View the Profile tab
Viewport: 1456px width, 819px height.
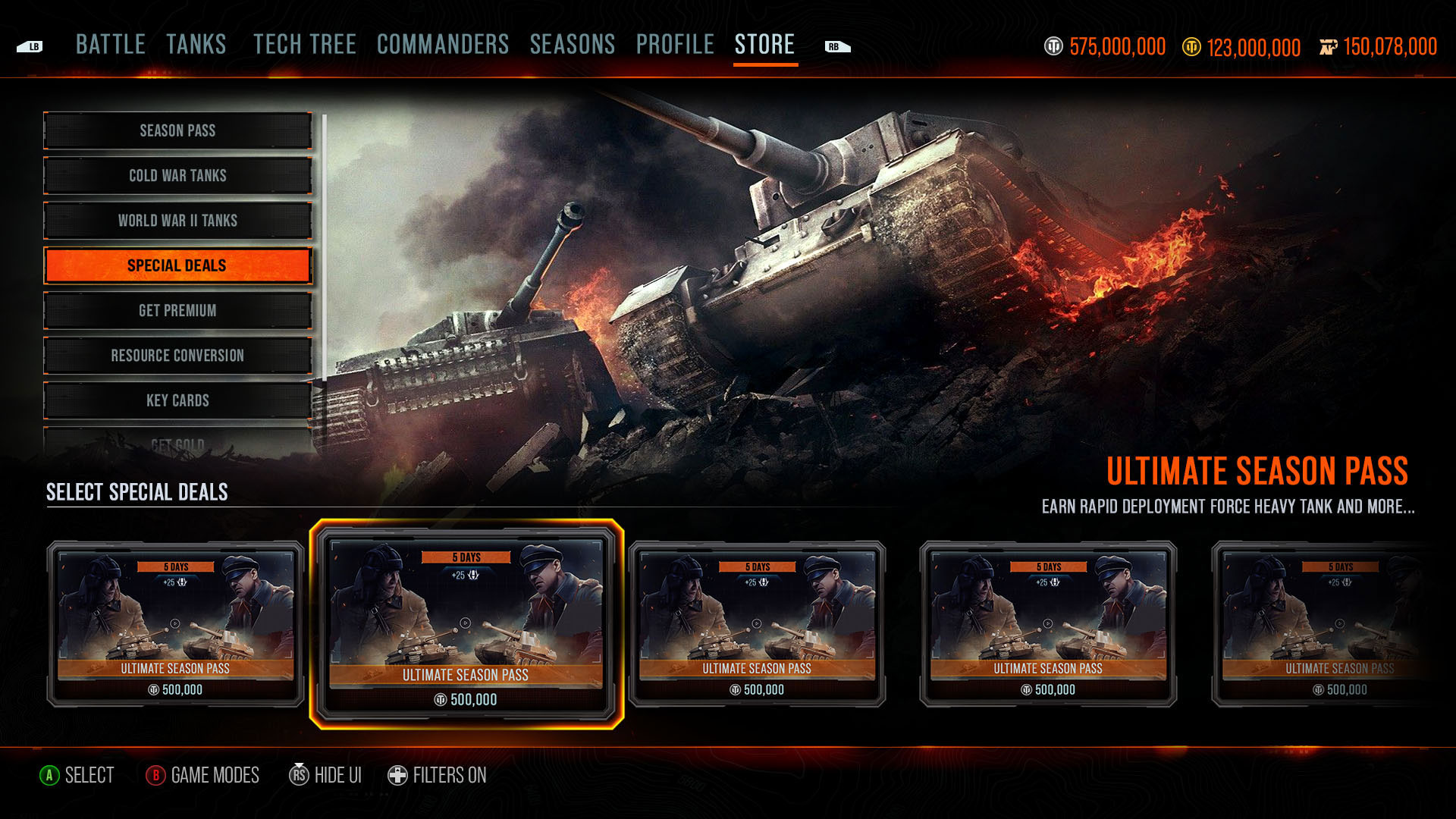[675, 45]
